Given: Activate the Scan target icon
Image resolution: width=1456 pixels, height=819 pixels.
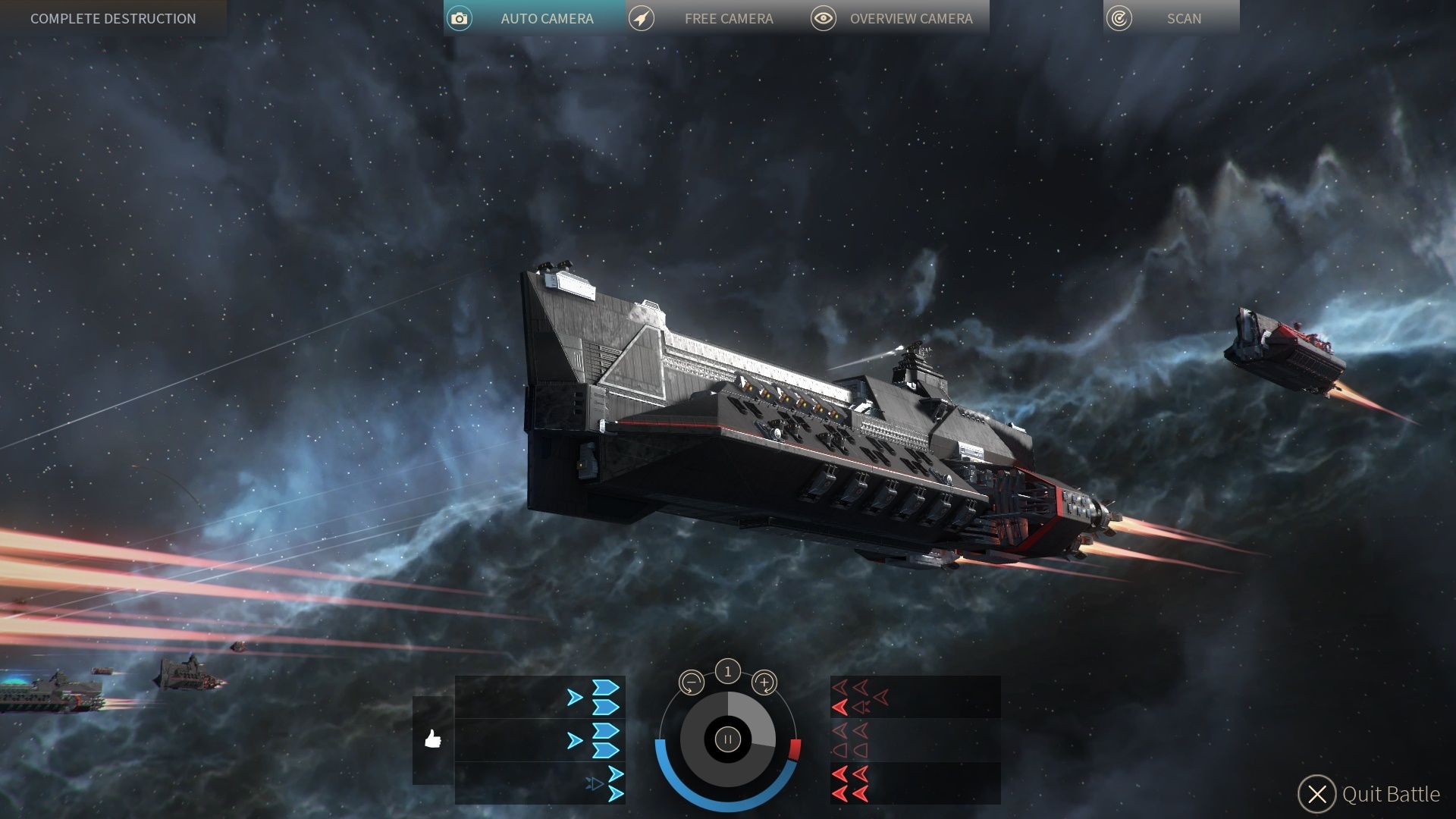Looking at the screenshot, I should point(1118,18).
